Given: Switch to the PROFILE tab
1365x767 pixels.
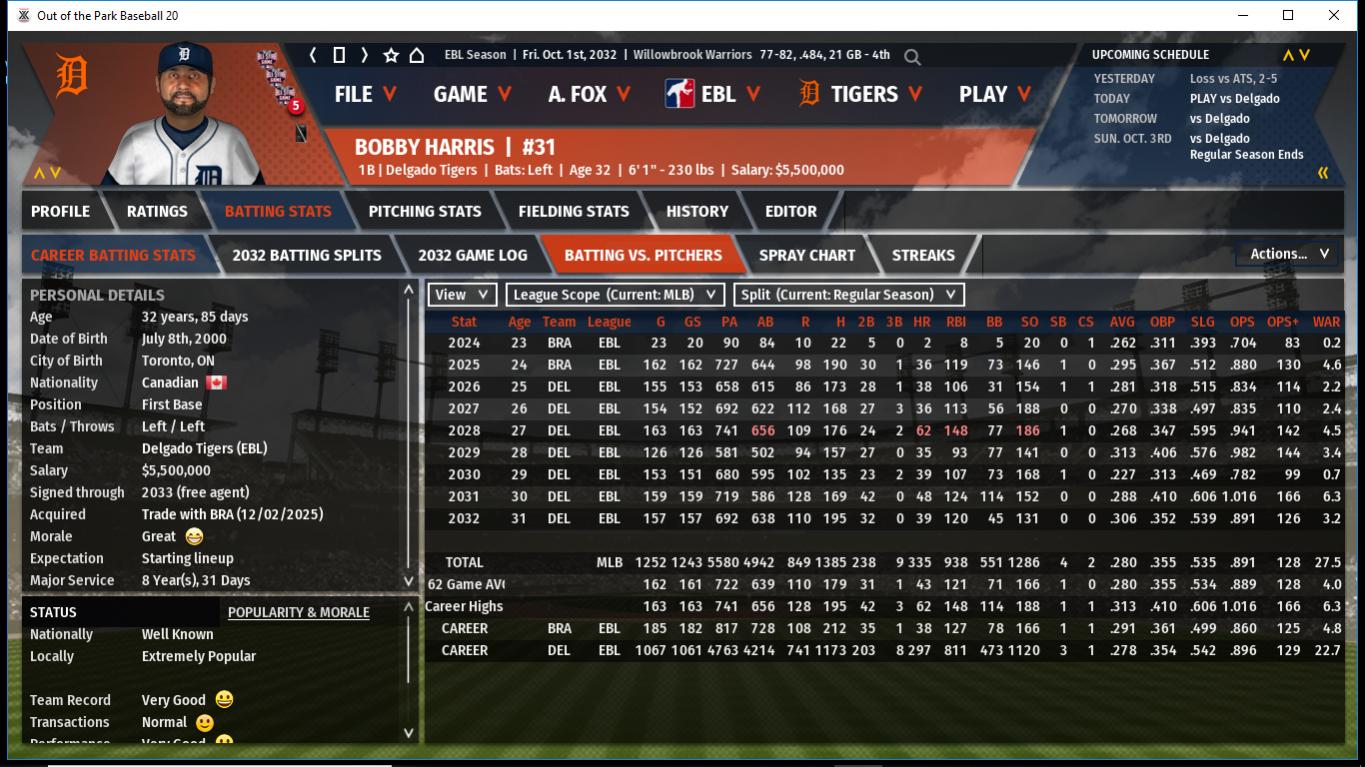Looking at the screenshot, I should point(60,211).
